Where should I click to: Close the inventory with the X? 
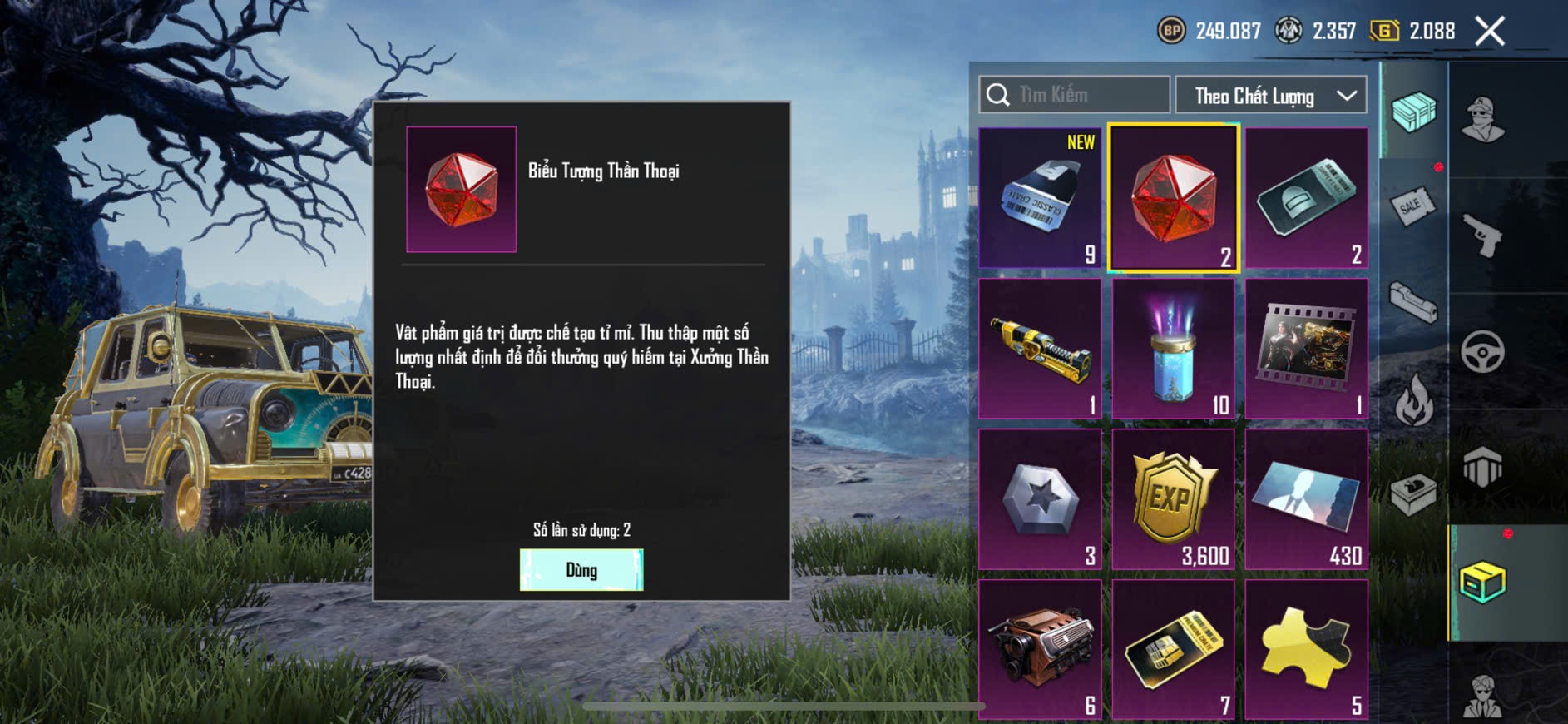(x=1489, y=32)
